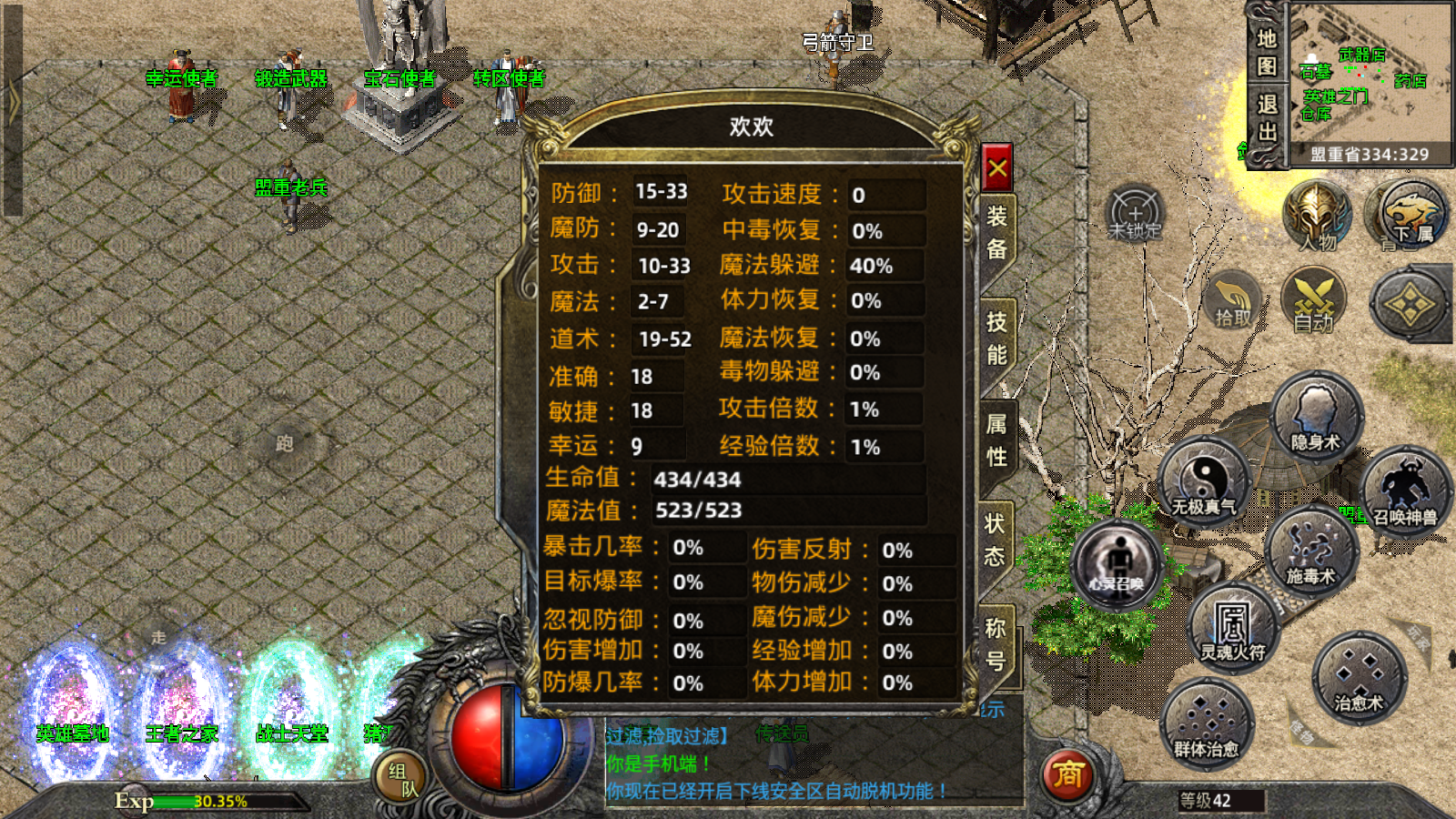The image size is (1456, 819).
Task: Show the 状态 status tab
Action: pos(995,540)
